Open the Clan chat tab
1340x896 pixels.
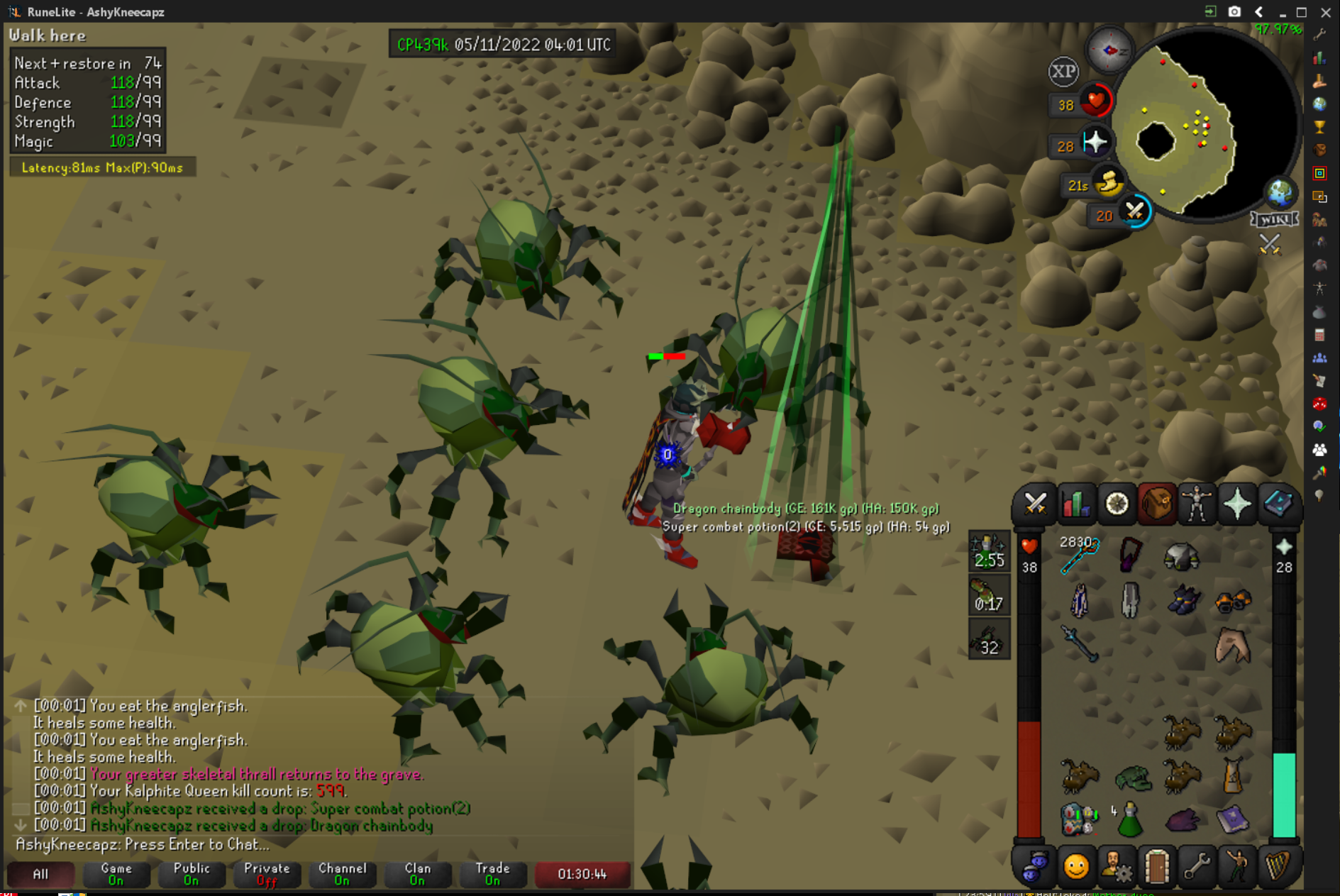click(x=417, y=873)
